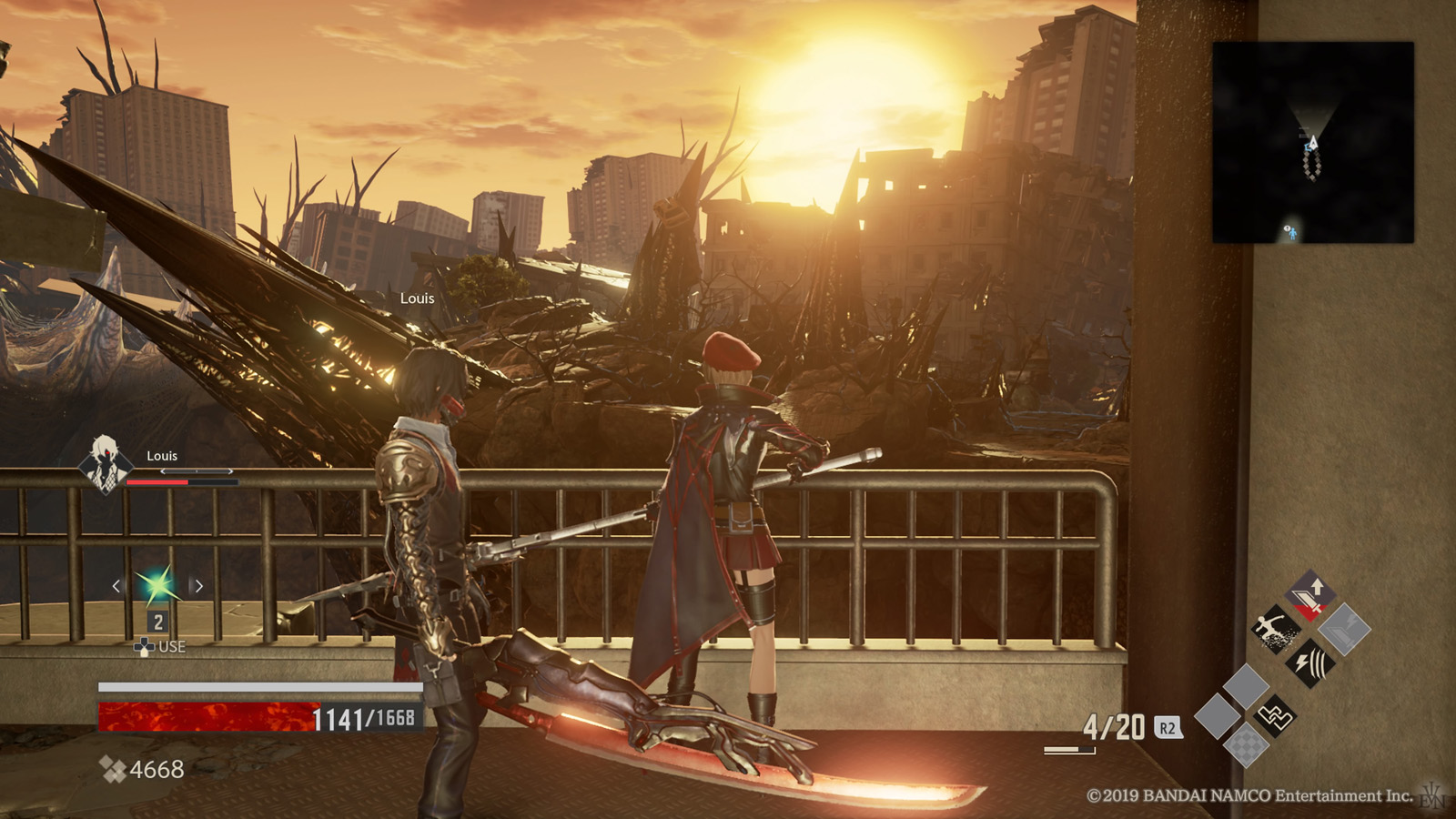
Task: Click Louis's companion portrait
Action: [103, 462]
